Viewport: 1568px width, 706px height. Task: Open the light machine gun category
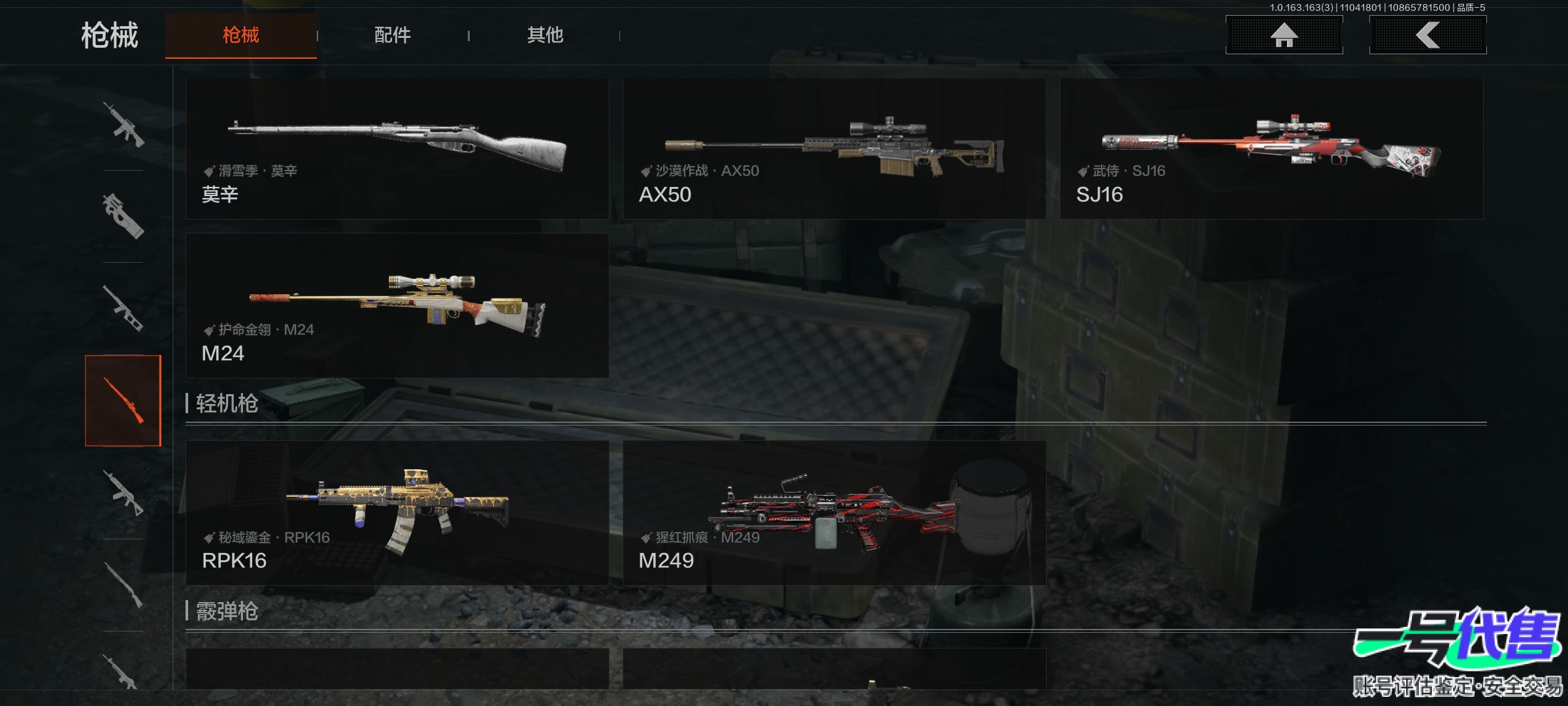(123, 493)
